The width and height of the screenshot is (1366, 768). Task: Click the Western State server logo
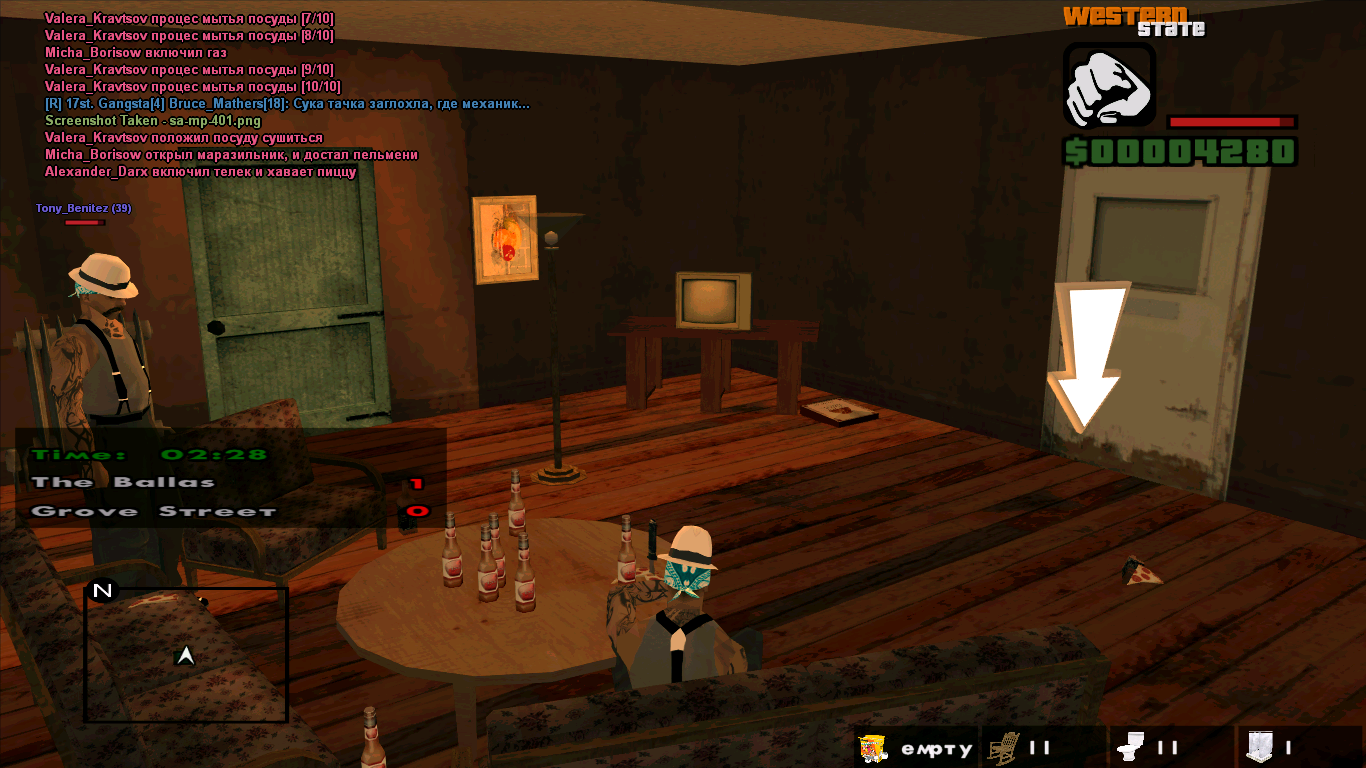1134,20
